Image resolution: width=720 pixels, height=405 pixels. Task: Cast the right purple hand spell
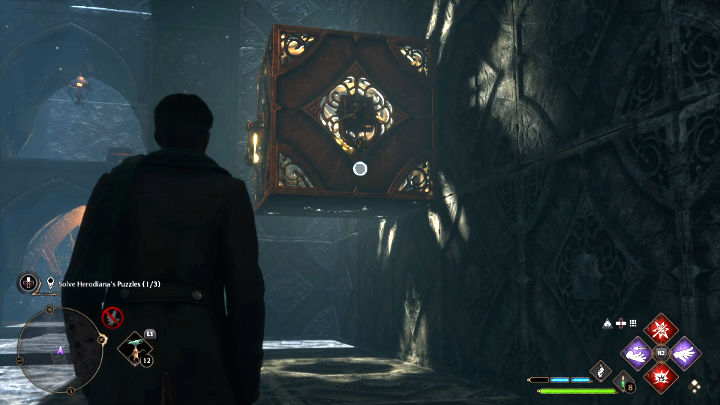tap(684, 353)
